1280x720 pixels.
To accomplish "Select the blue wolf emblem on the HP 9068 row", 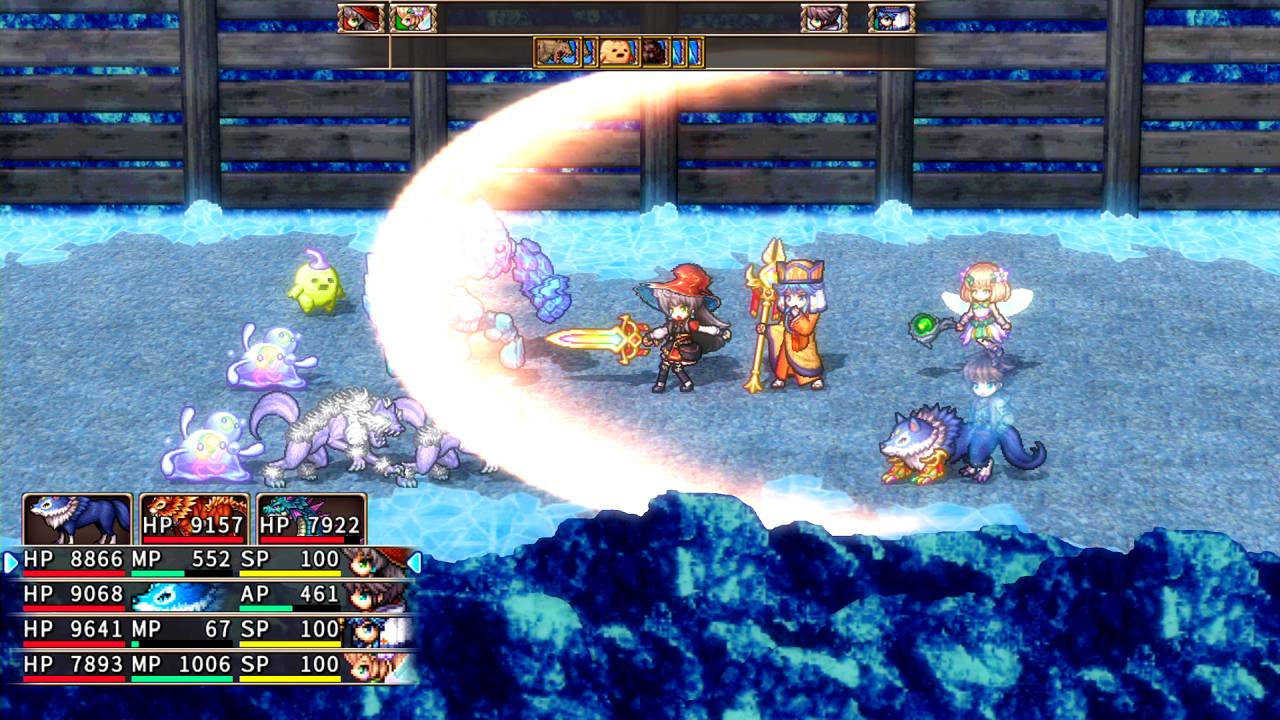I will click(165, 598).
